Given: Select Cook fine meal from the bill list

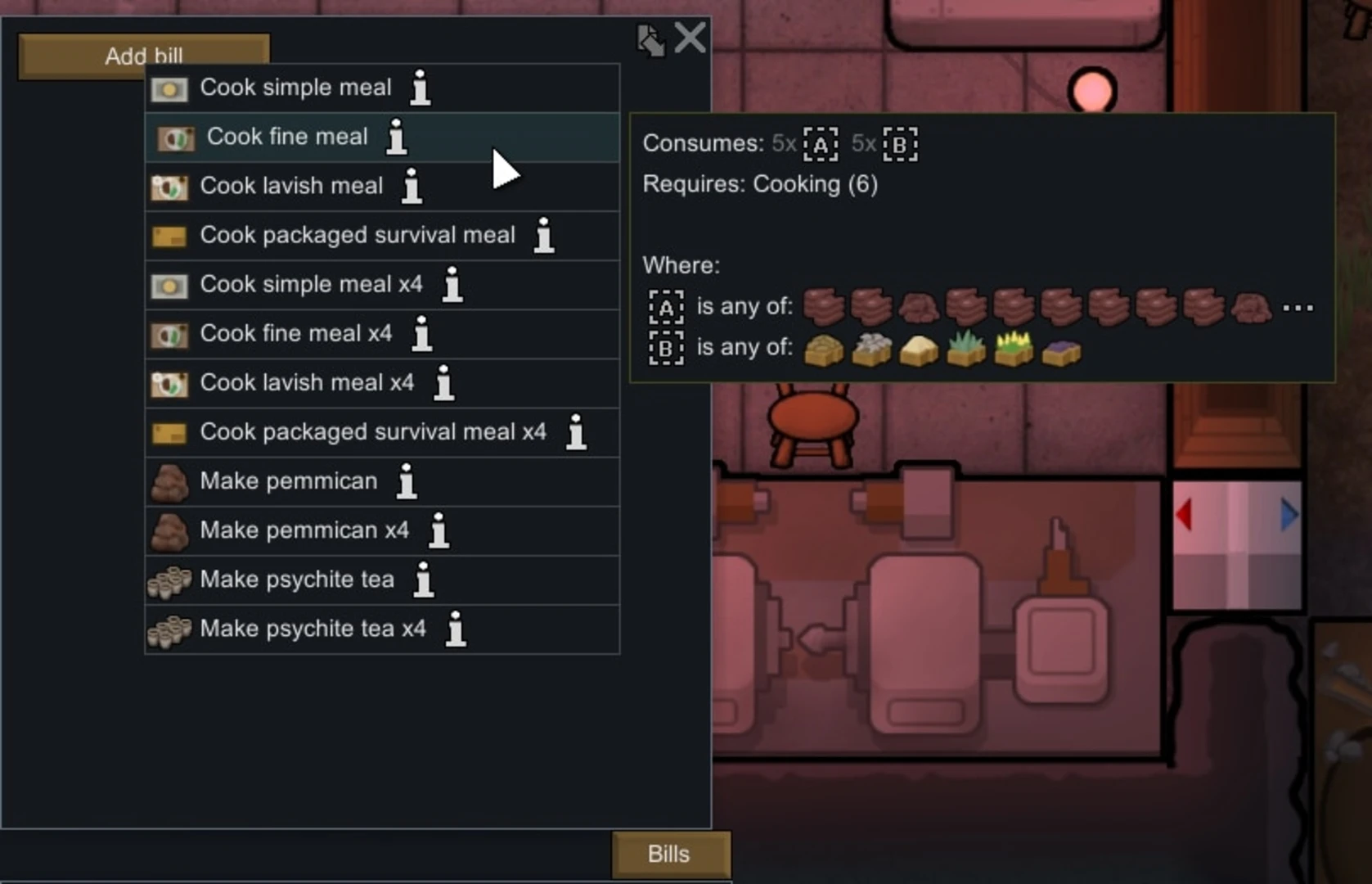Looking at the screenshot, I should click(288, 138).
